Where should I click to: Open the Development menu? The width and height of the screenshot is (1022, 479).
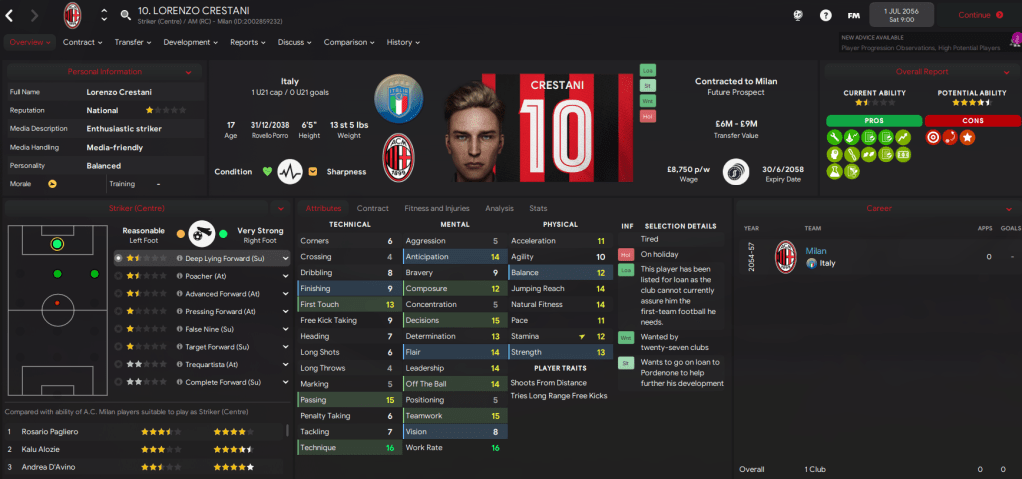pos(190,42)
